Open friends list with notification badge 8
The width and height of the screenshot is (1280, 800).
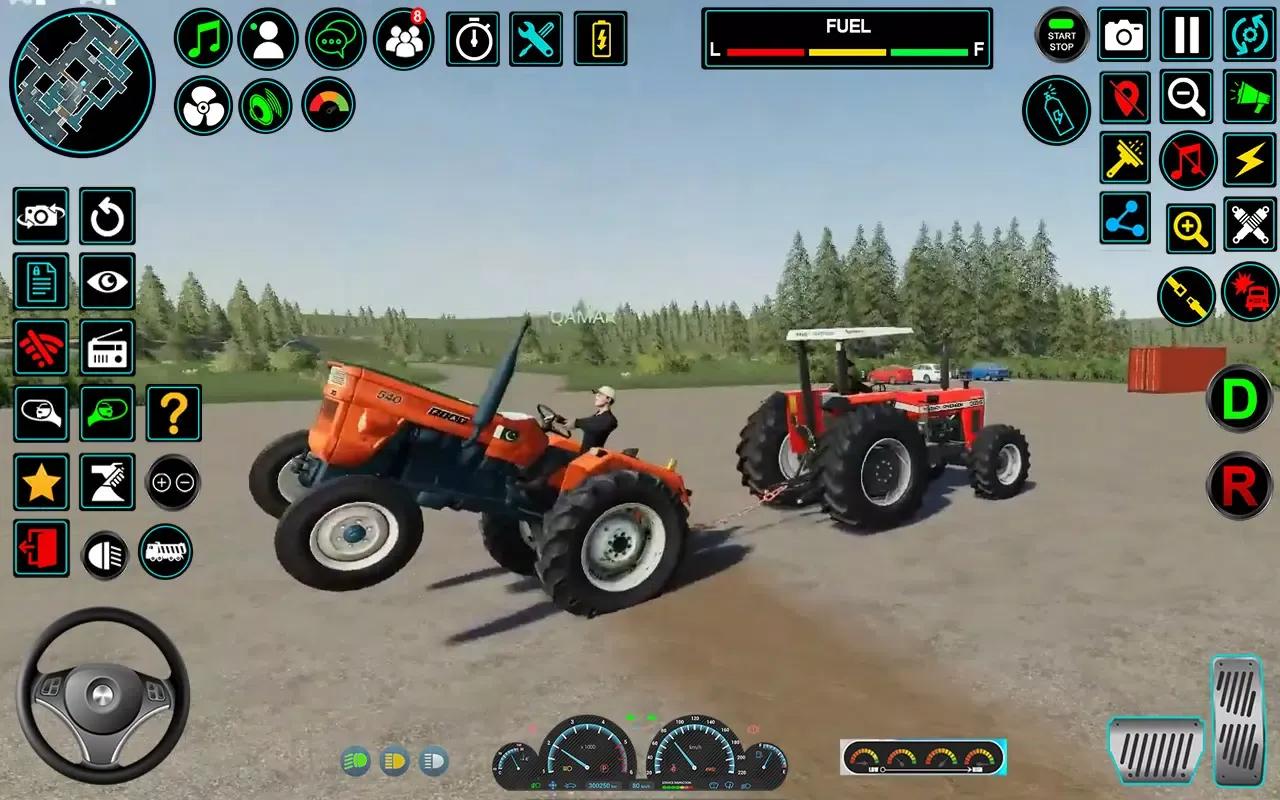[x=402, y=42]
